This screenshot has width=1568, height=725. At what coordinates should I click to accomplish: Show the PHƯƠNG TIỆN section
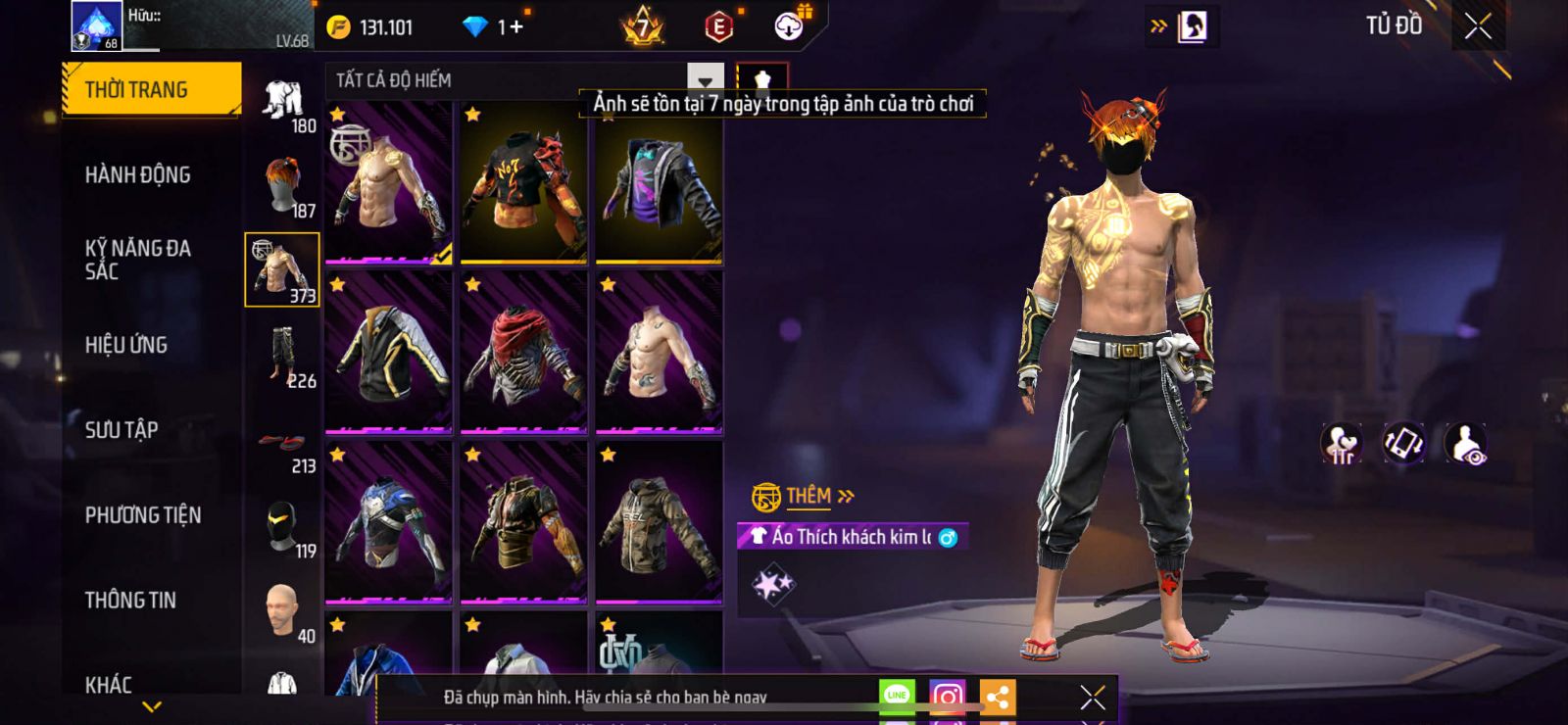(x=143, y=515)
